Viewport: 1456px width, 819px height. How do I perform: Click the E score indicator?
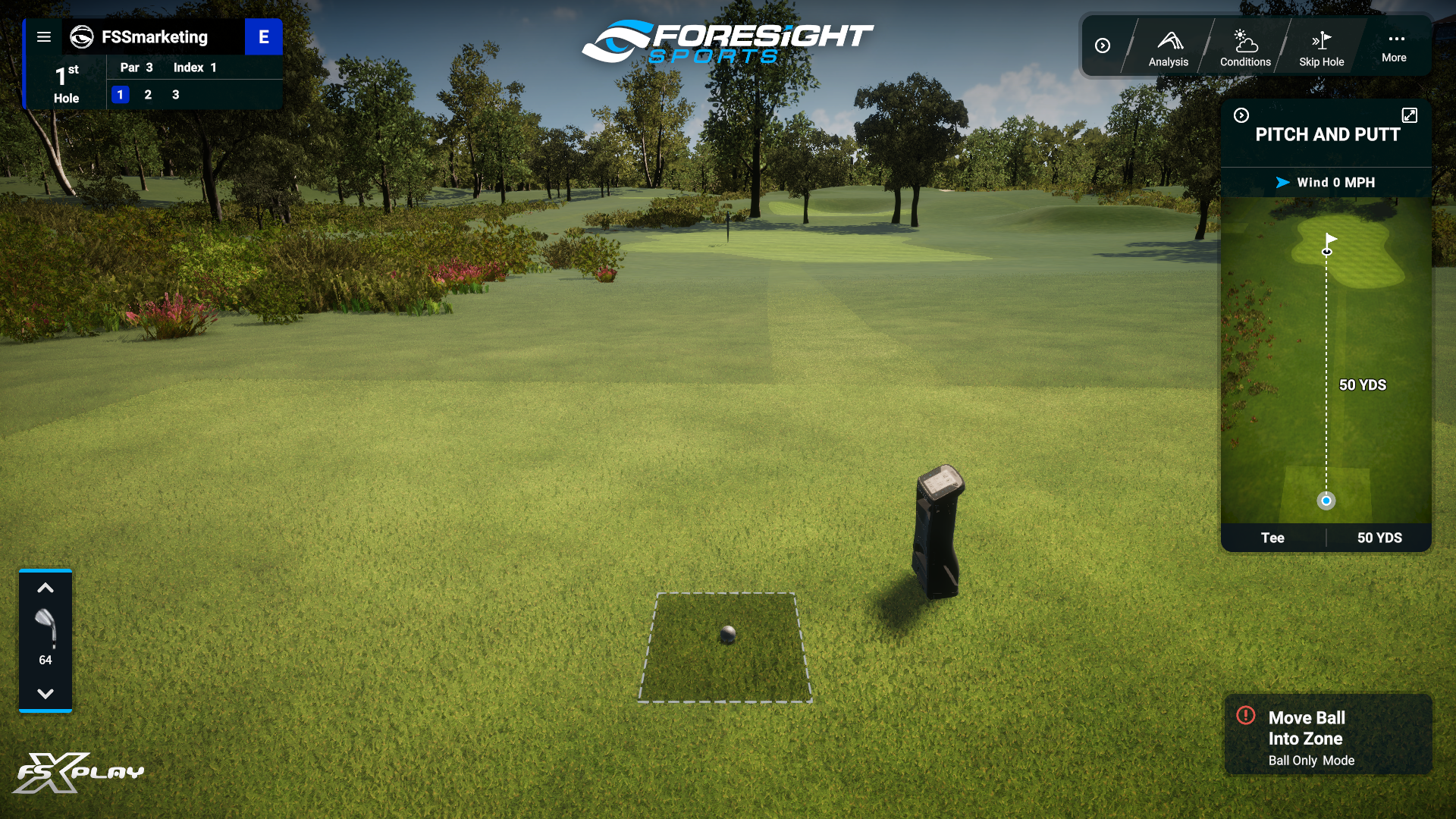click(x=264, y=36)
